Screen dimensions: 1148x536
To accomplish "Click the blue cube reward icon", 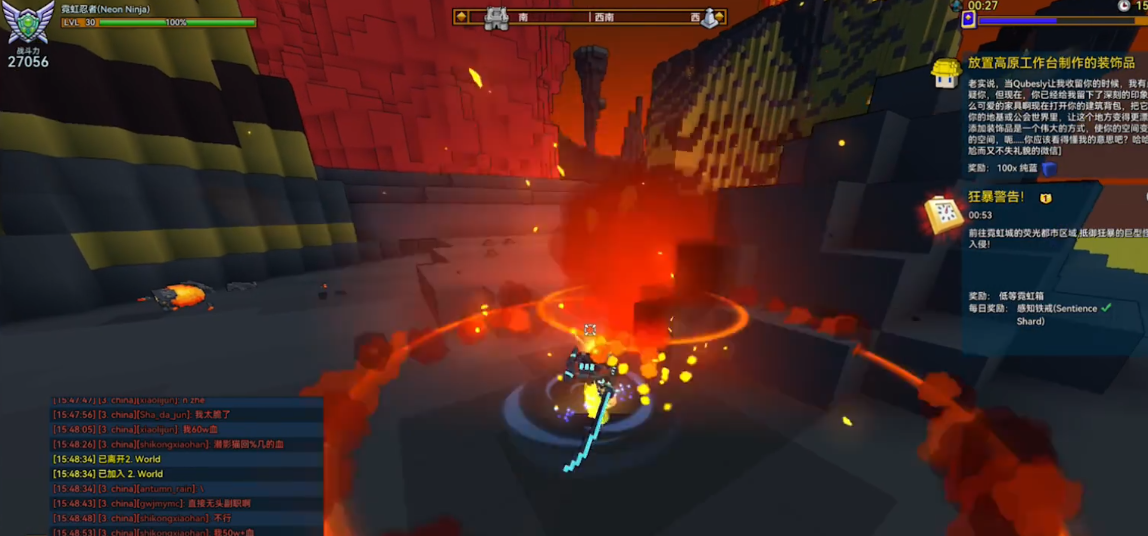I will [x=1049, y=168].
